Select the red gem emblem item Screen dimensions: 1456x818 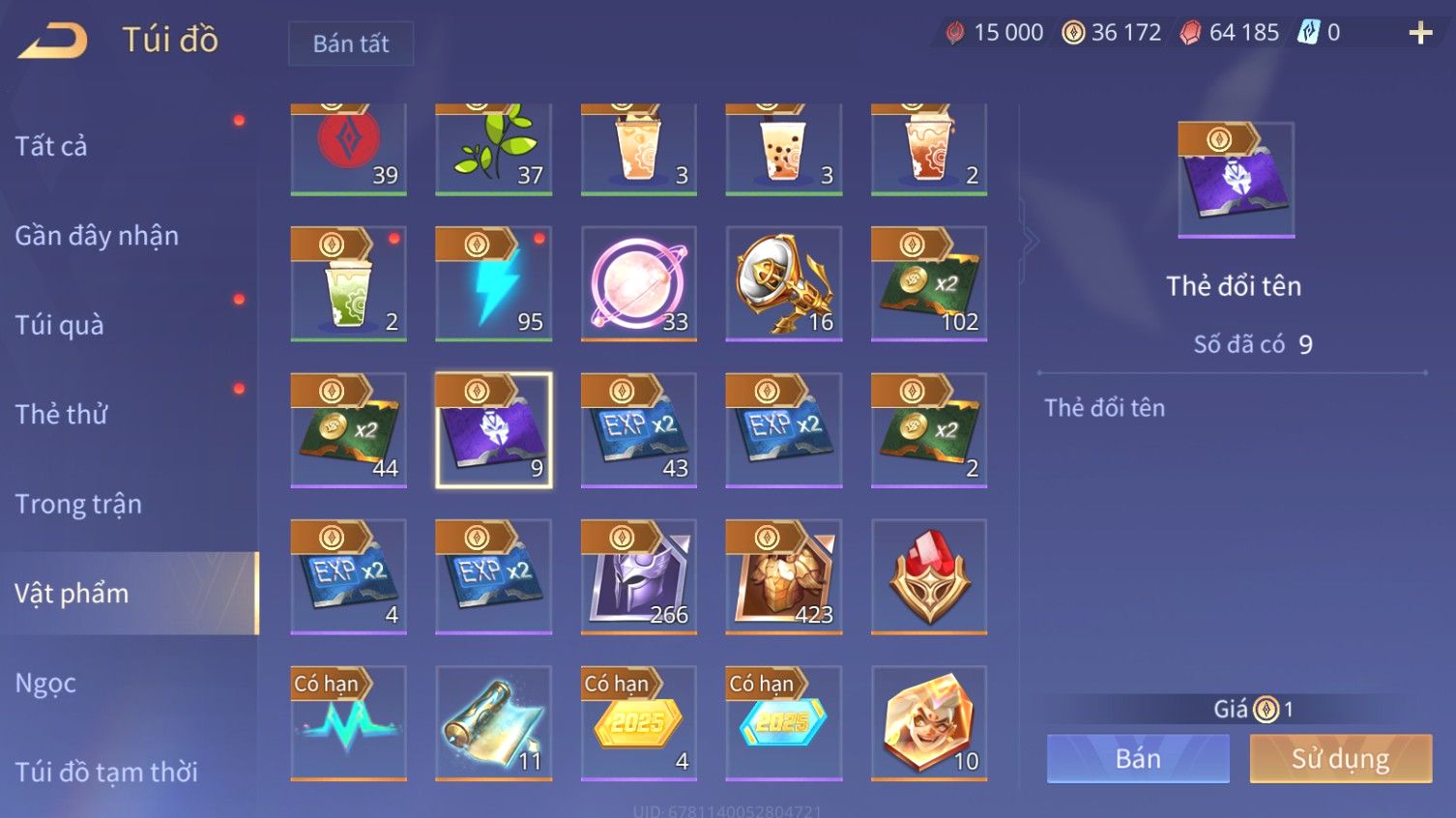pyautogui.click(x=929, y=576)
